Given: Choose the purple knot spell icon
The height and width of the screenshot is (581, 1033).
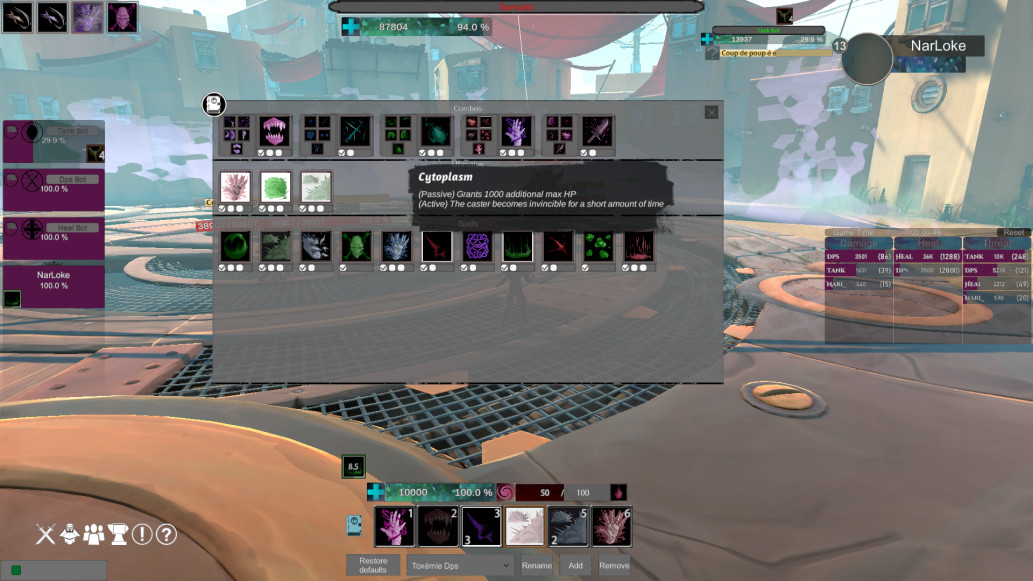Looking at the screenshot, I should click(x=477, y=246).
